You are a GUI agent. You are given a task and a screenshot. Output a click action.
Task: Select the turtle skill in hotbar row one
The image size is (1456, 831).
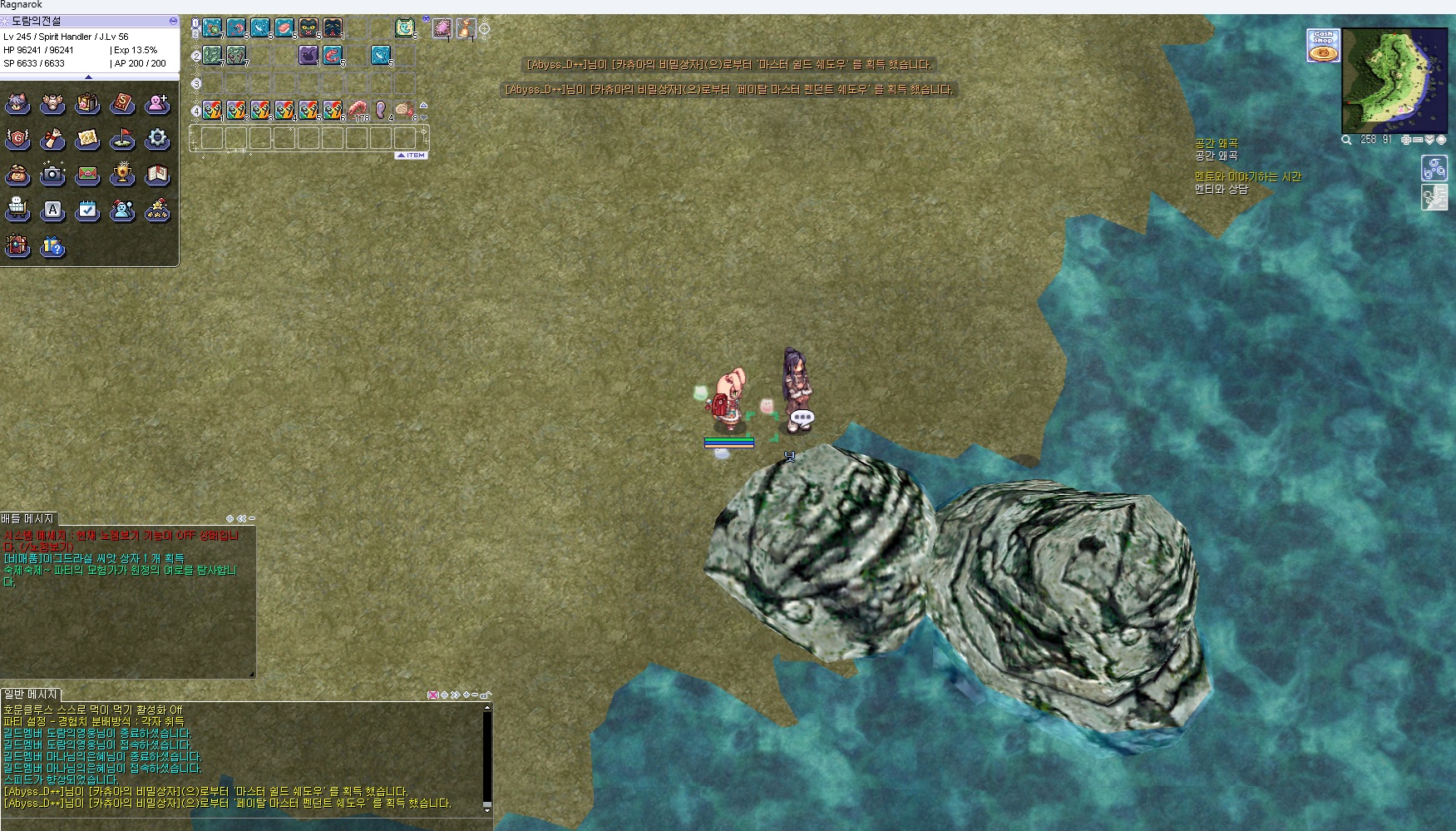(x=212, y=28)
